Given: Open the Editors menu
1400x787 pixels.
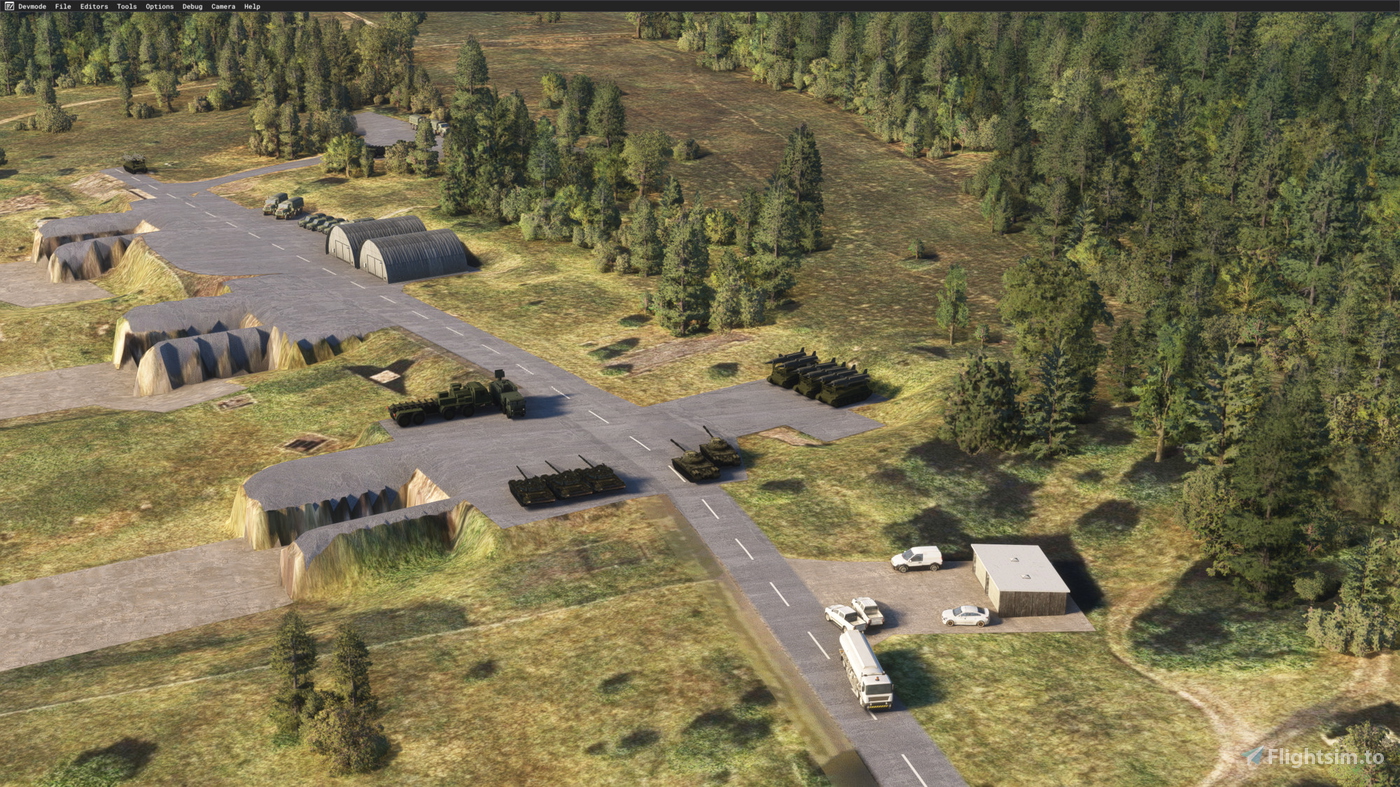Looking at the screenshot, I should pos(93,5).
